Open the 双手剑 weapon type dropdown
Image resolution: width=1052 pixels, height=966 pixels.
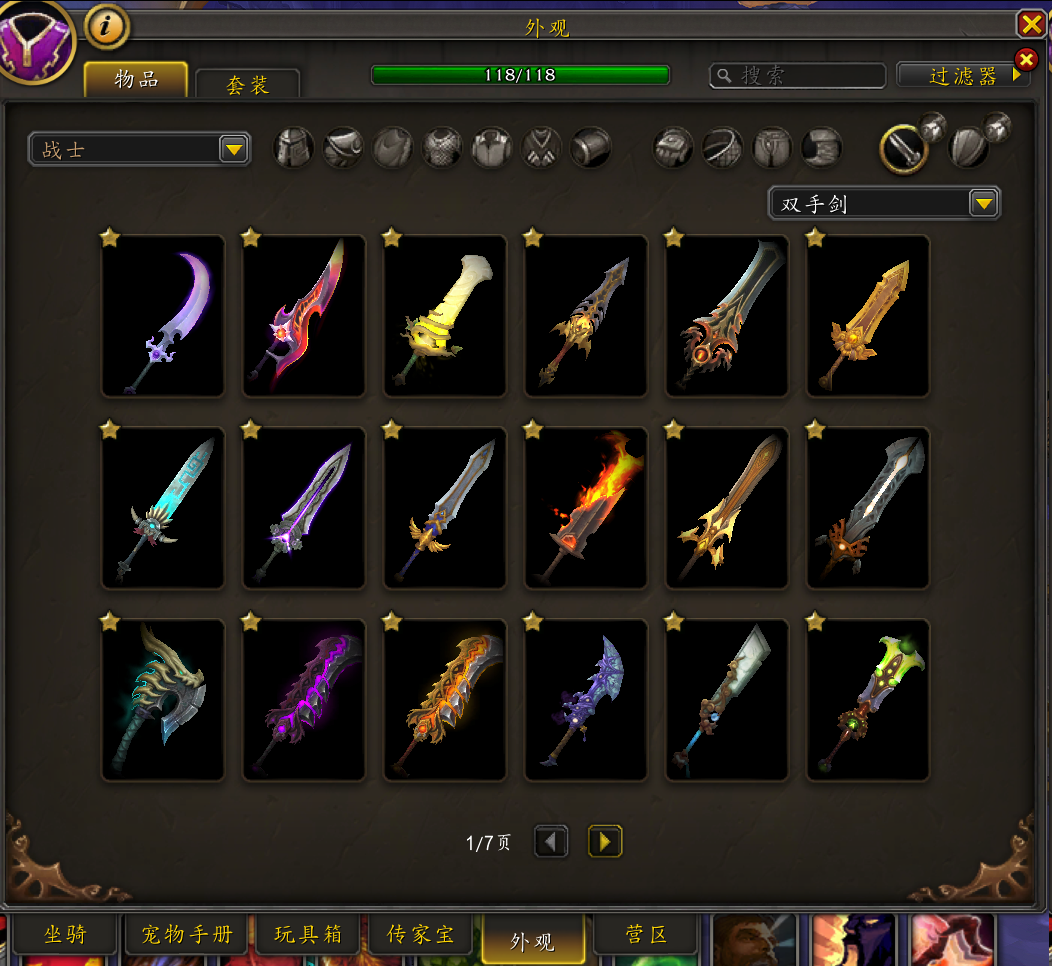point(884,204)
